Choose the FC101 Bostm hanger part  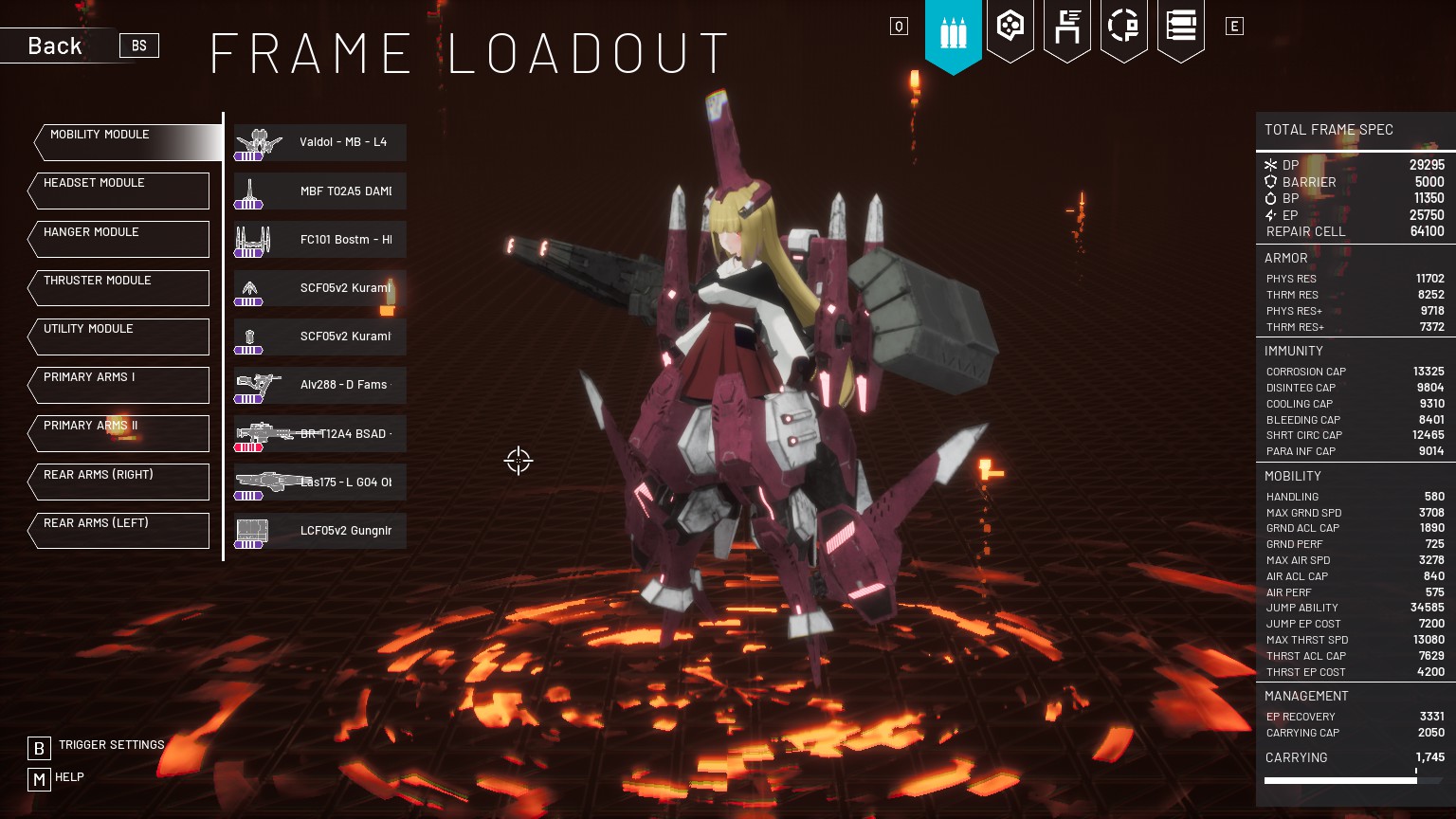coord(320,239)
